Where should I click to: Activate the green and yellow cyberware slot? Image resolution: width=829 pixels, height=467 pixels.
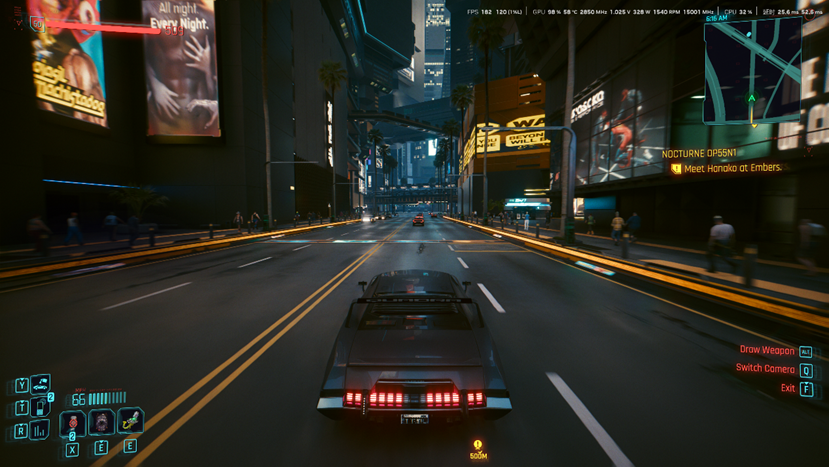click(x=130, y=421)
